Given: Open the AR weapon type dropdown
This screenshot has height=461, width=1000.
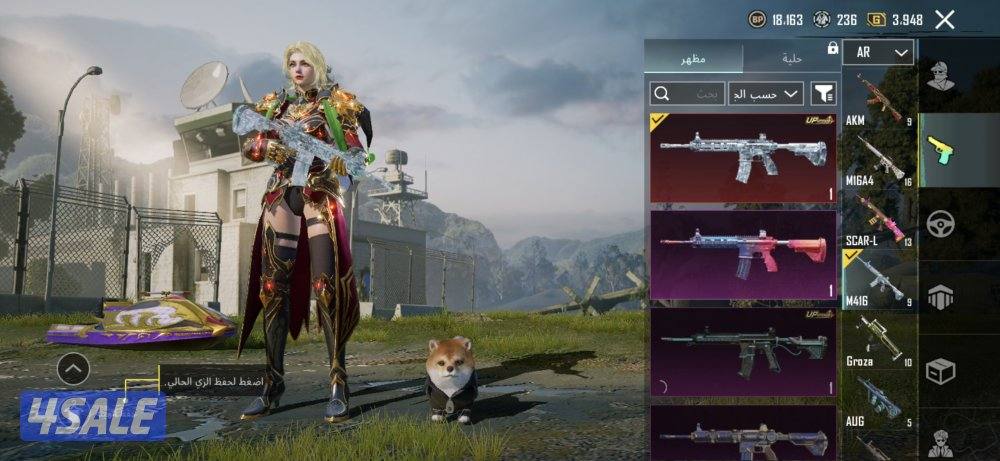Looking at the screenshot, I should pos(878,52).
